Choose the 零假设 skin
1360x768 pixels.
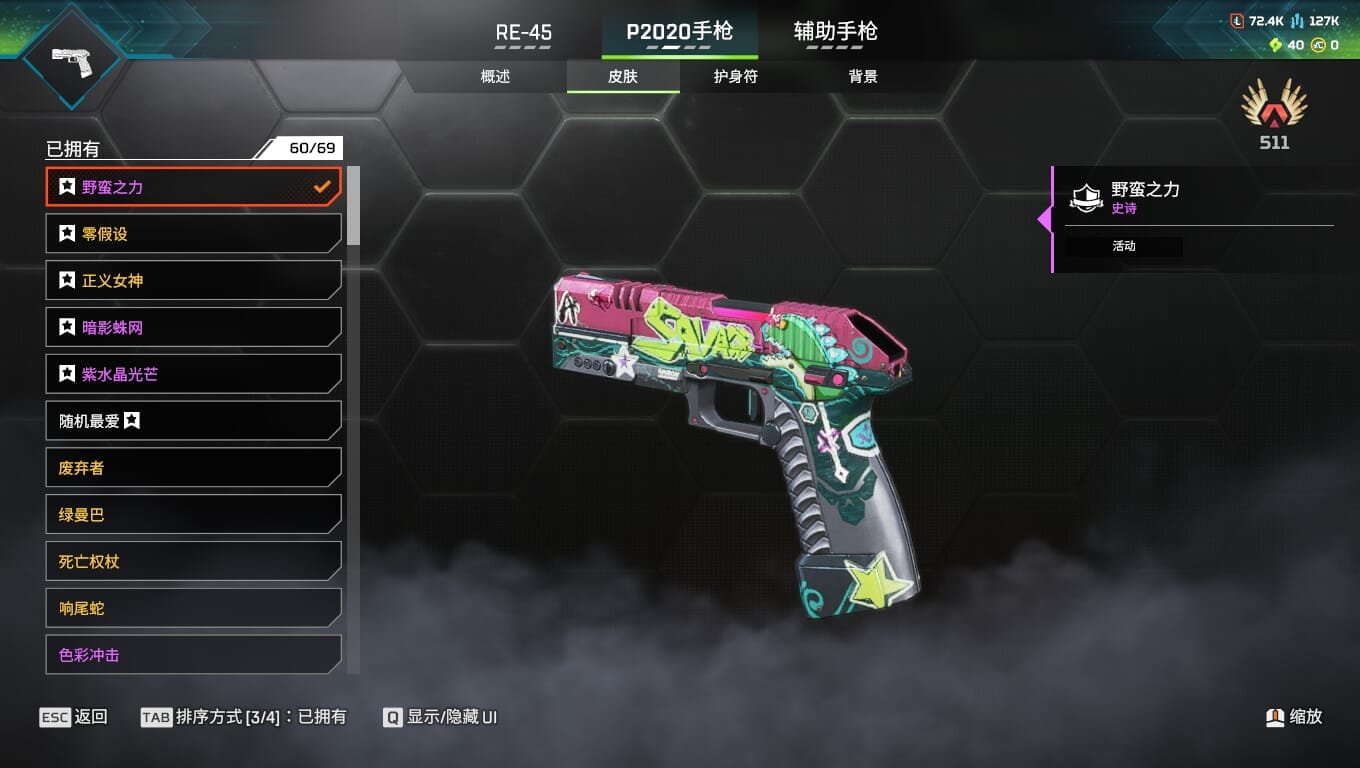point(193,234)
